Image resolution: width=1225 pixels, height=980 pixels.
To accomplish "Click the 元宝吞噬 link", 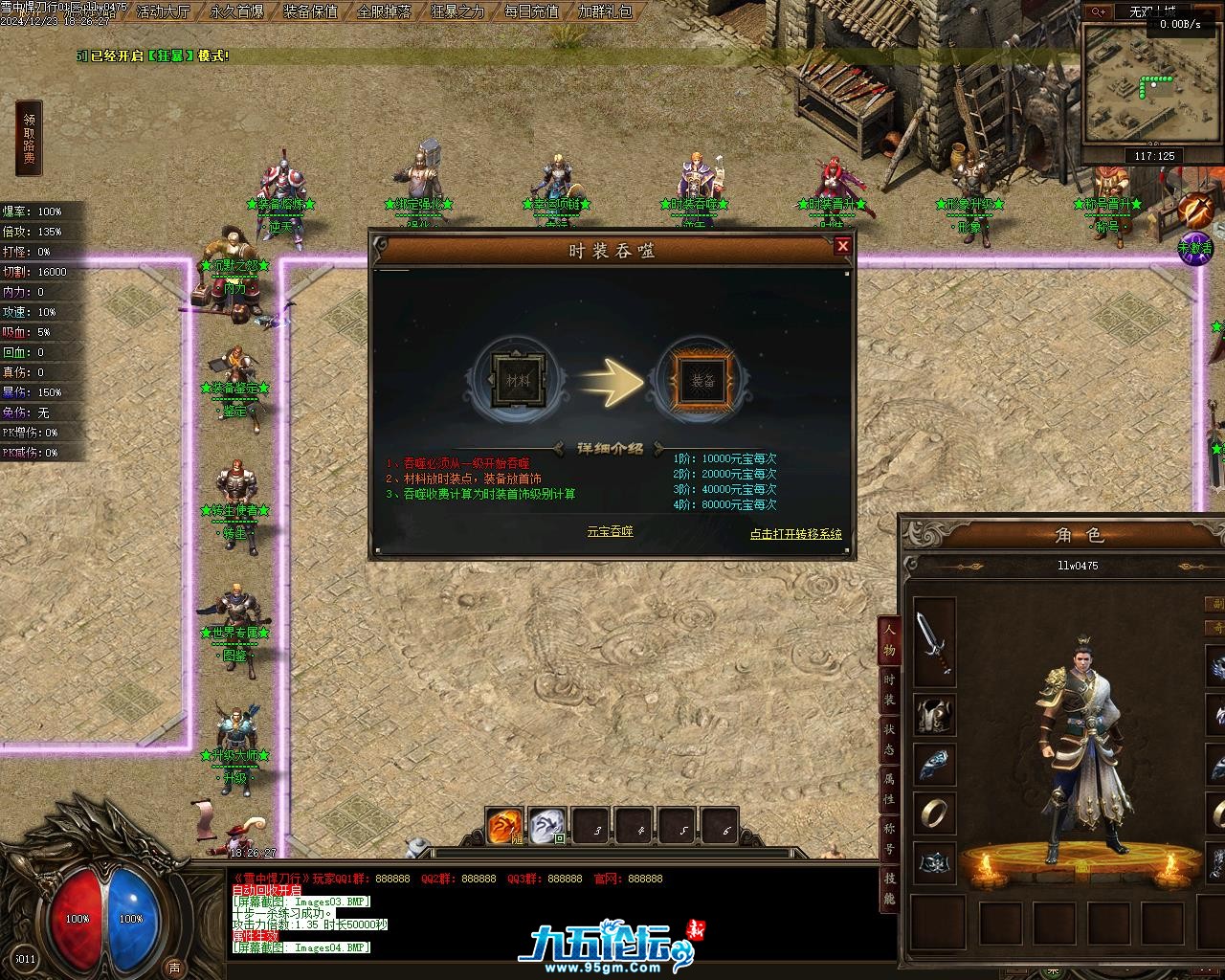I will [x=610, y=531].
